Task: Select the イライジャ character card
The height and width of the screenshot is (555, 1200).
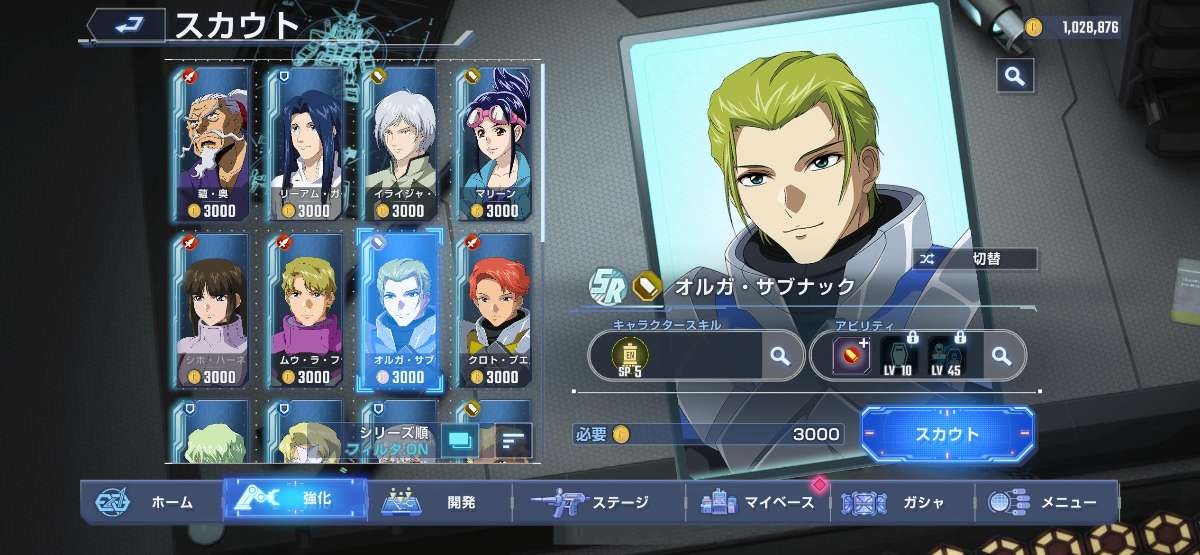Action: tap(402, 144)
